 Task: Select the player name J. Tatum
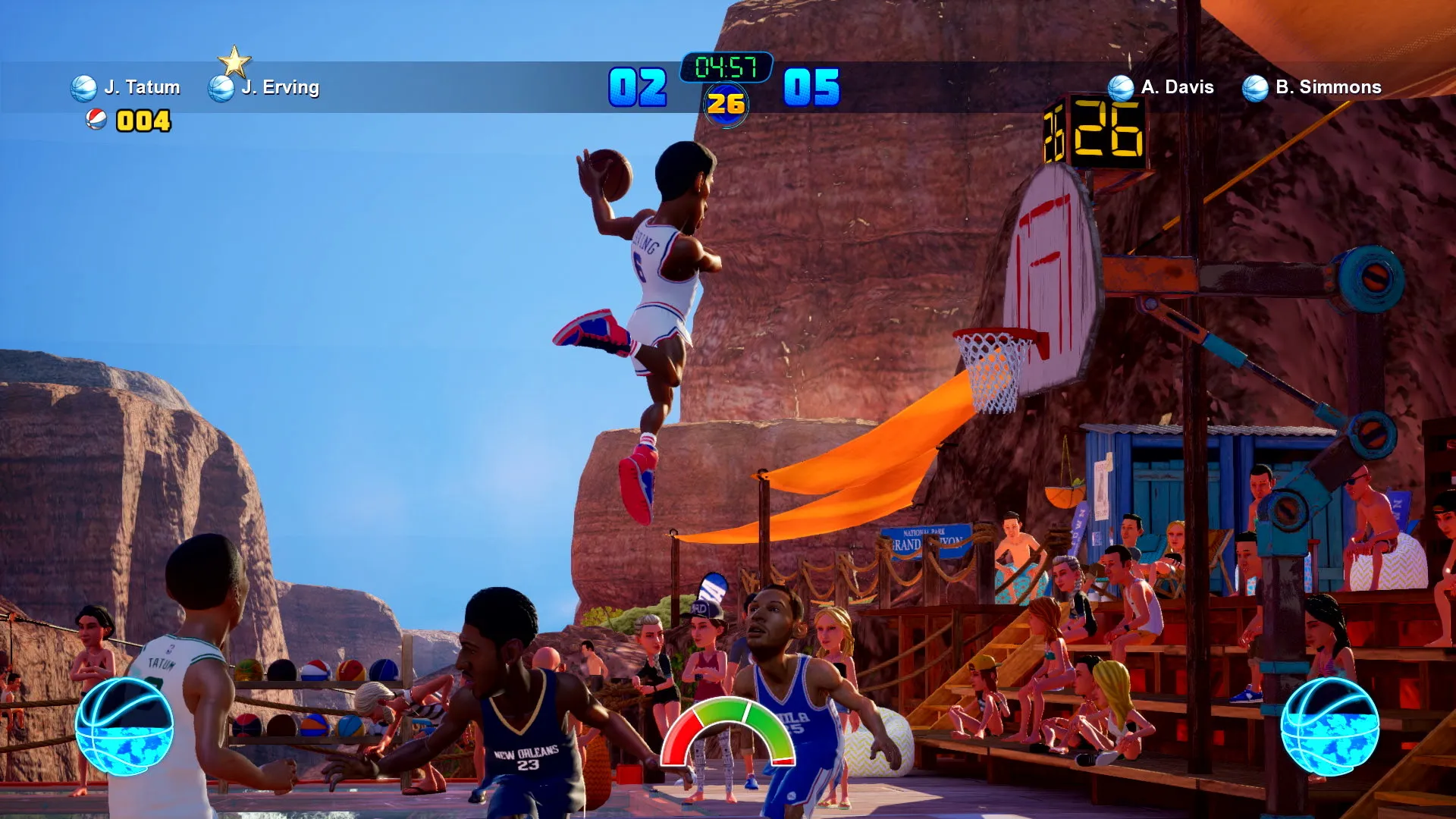point(140,87)
